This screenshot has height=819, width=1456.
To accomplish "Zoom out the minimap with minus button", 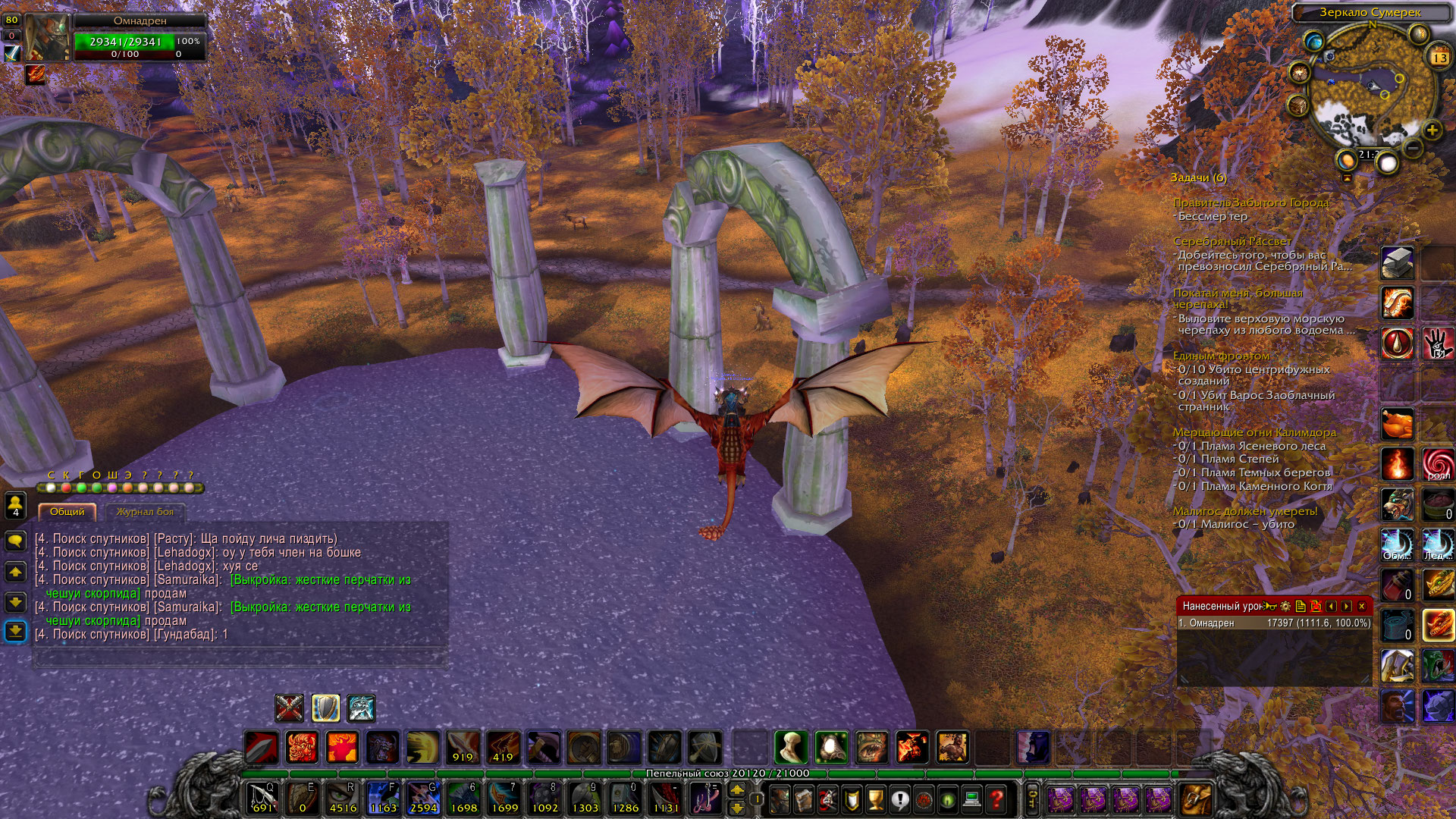I will [x=1412, y=147].
